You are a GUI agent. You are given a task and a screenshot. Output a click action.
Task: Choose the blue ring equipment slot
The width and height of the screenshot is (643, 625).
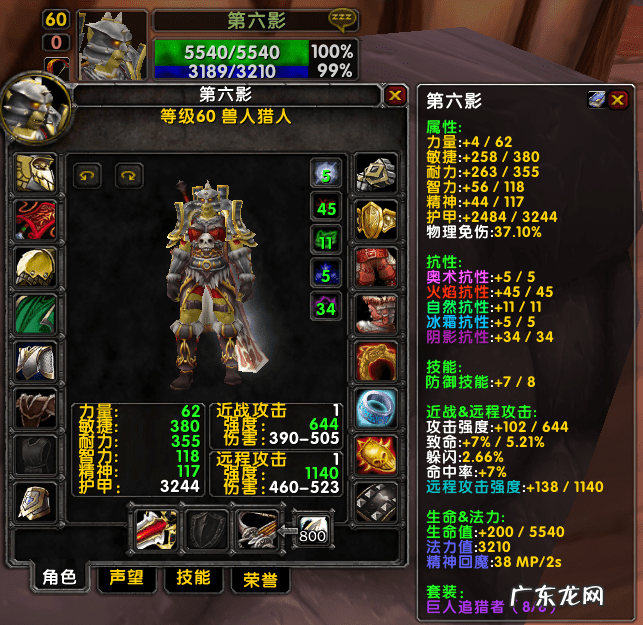click(376, 407)
